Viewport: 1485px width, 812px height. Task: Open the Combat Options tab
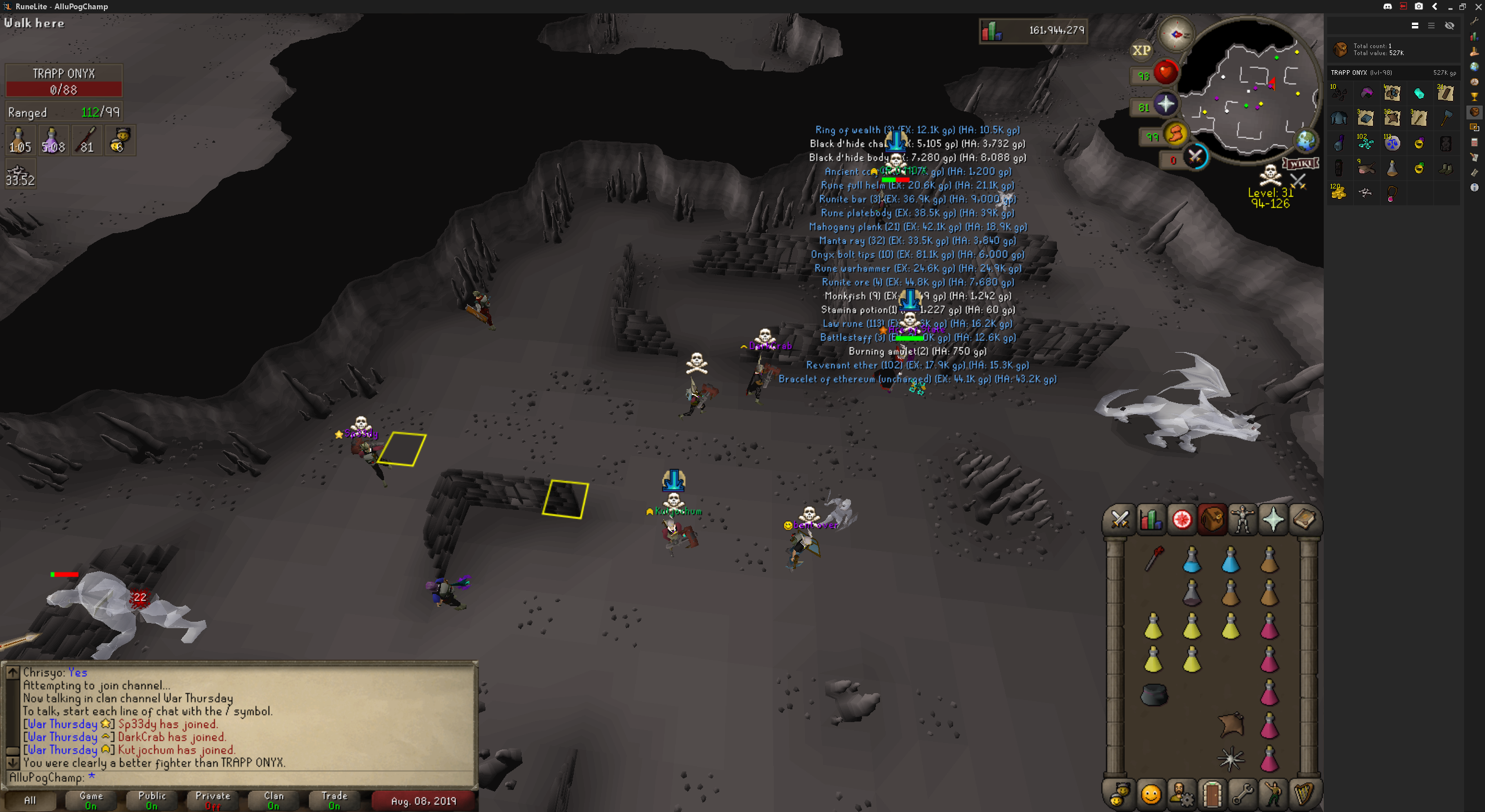click(1119, 519)
